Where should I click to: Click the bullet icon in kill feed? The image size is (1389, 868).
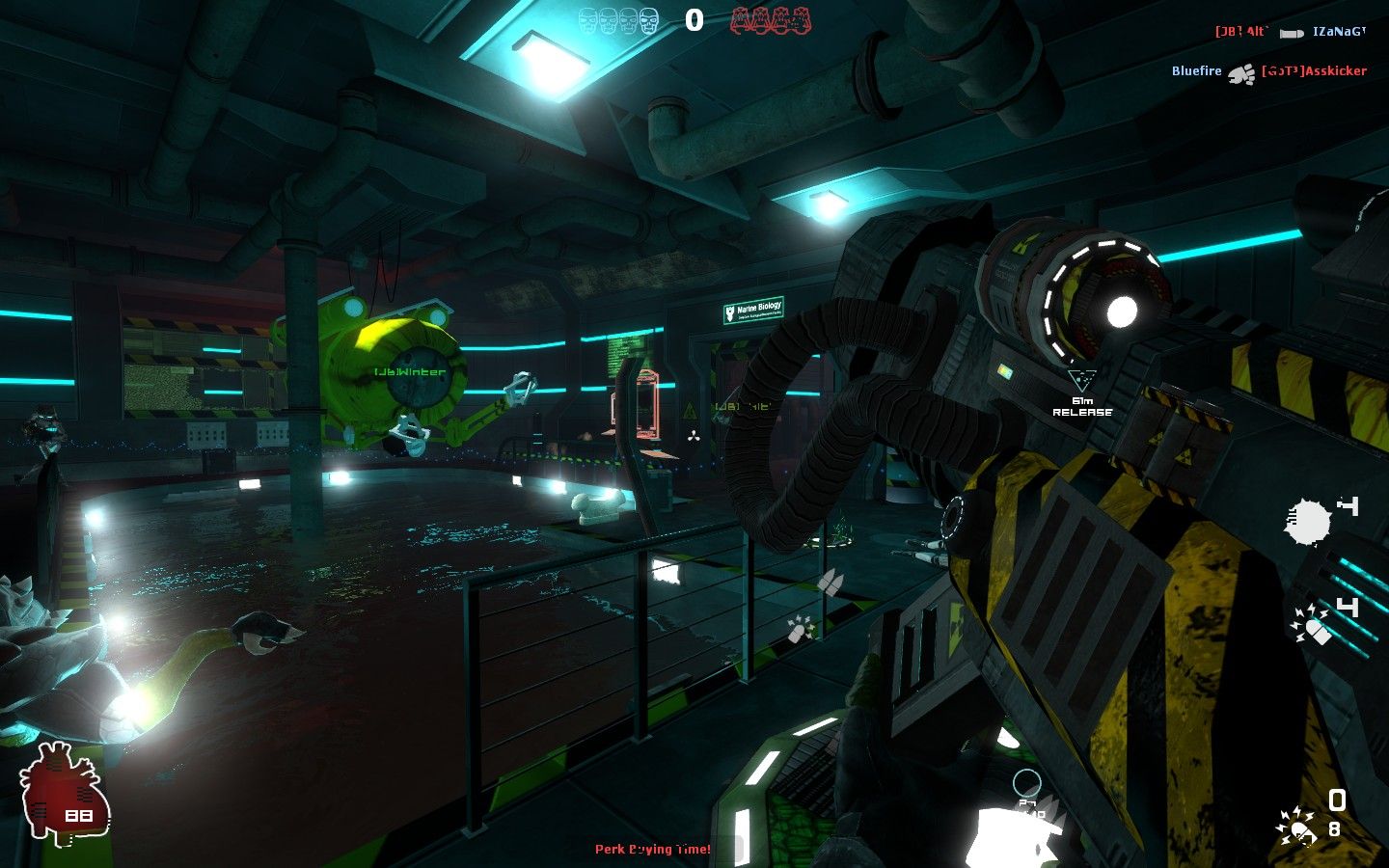click(x=1292, y=33)
